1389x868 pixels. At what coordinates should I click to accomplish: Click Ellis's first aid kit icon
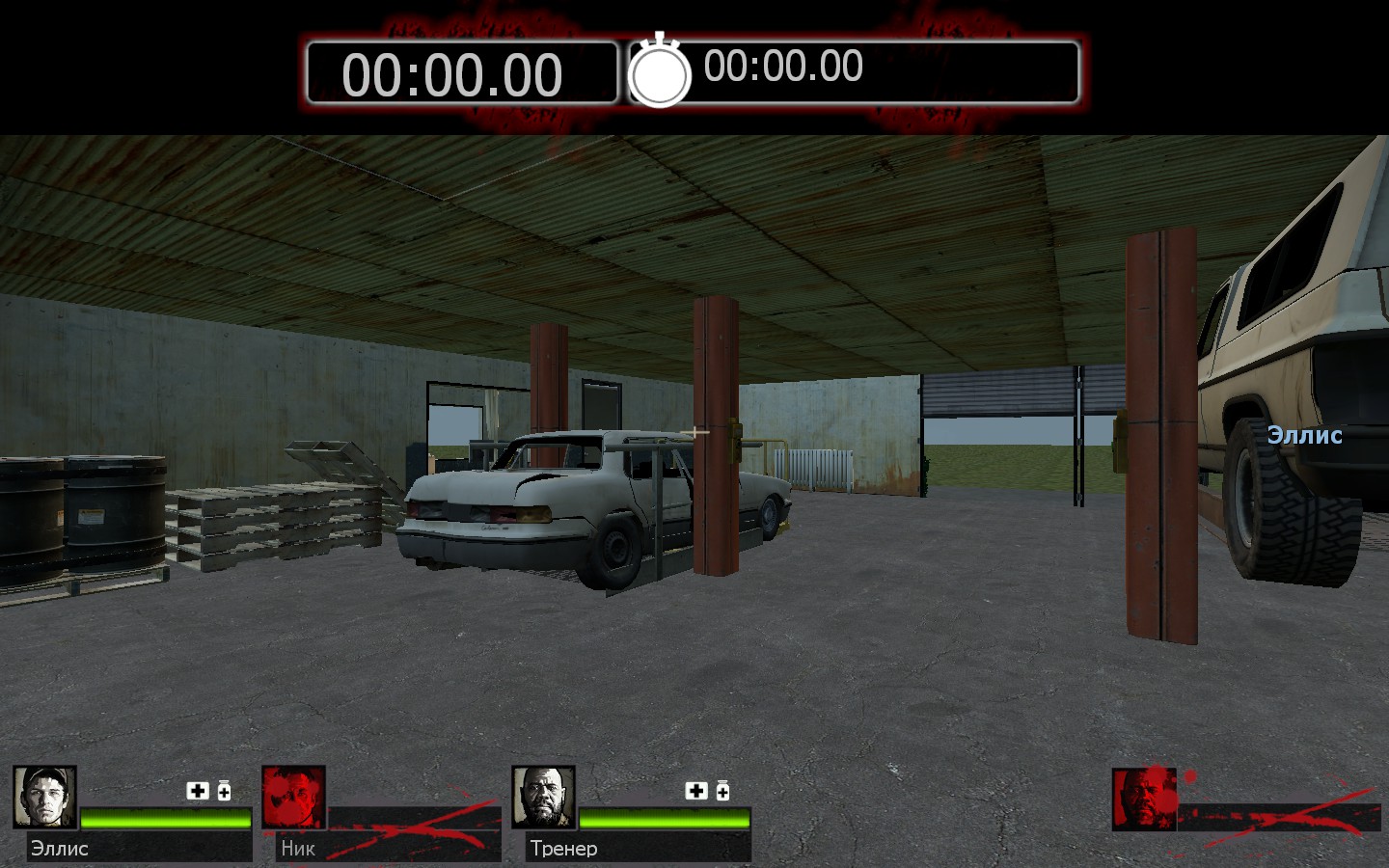(x=198, y=791)
